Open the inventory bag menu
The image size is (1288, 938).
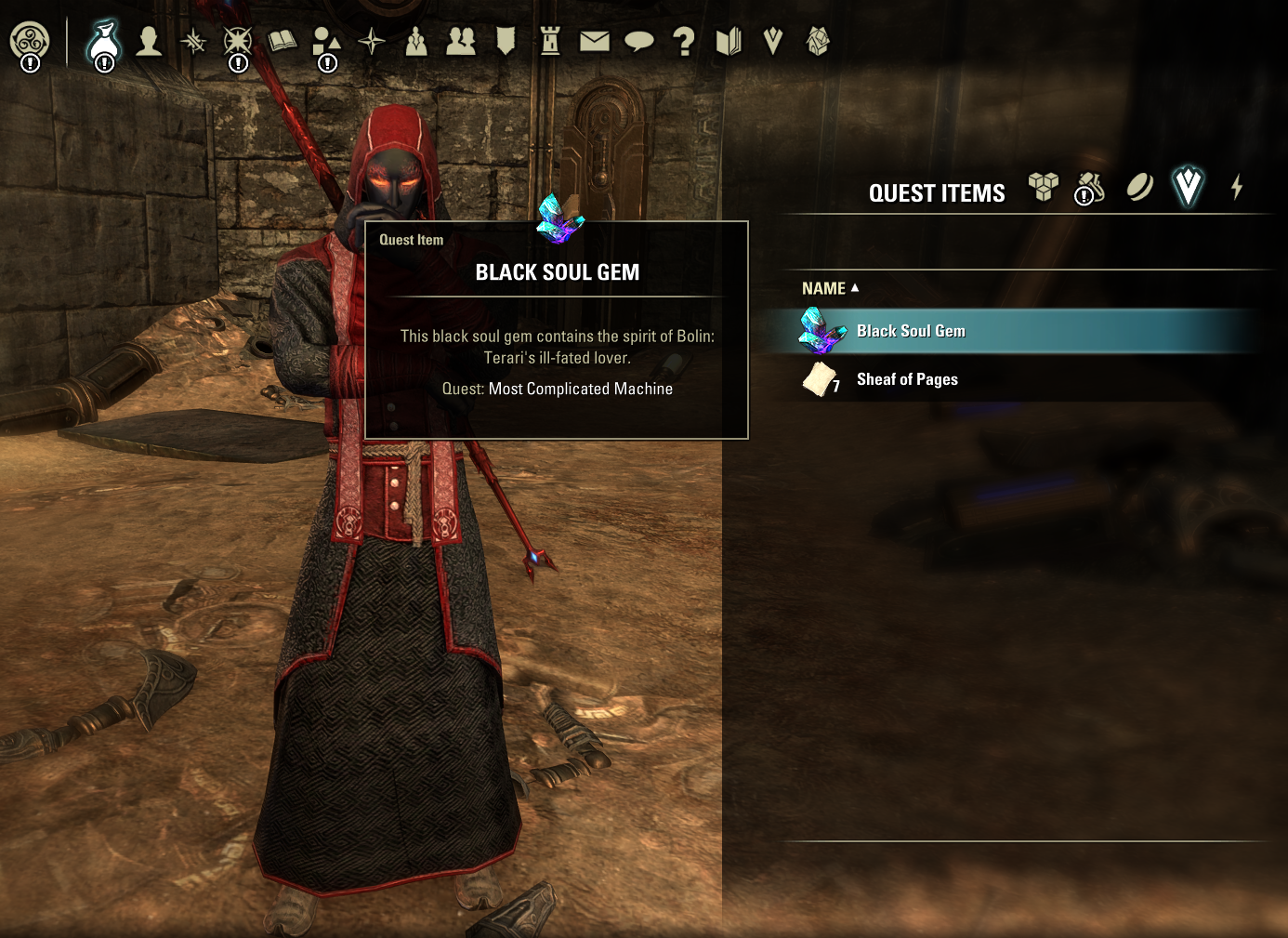[x=104, y=42]
